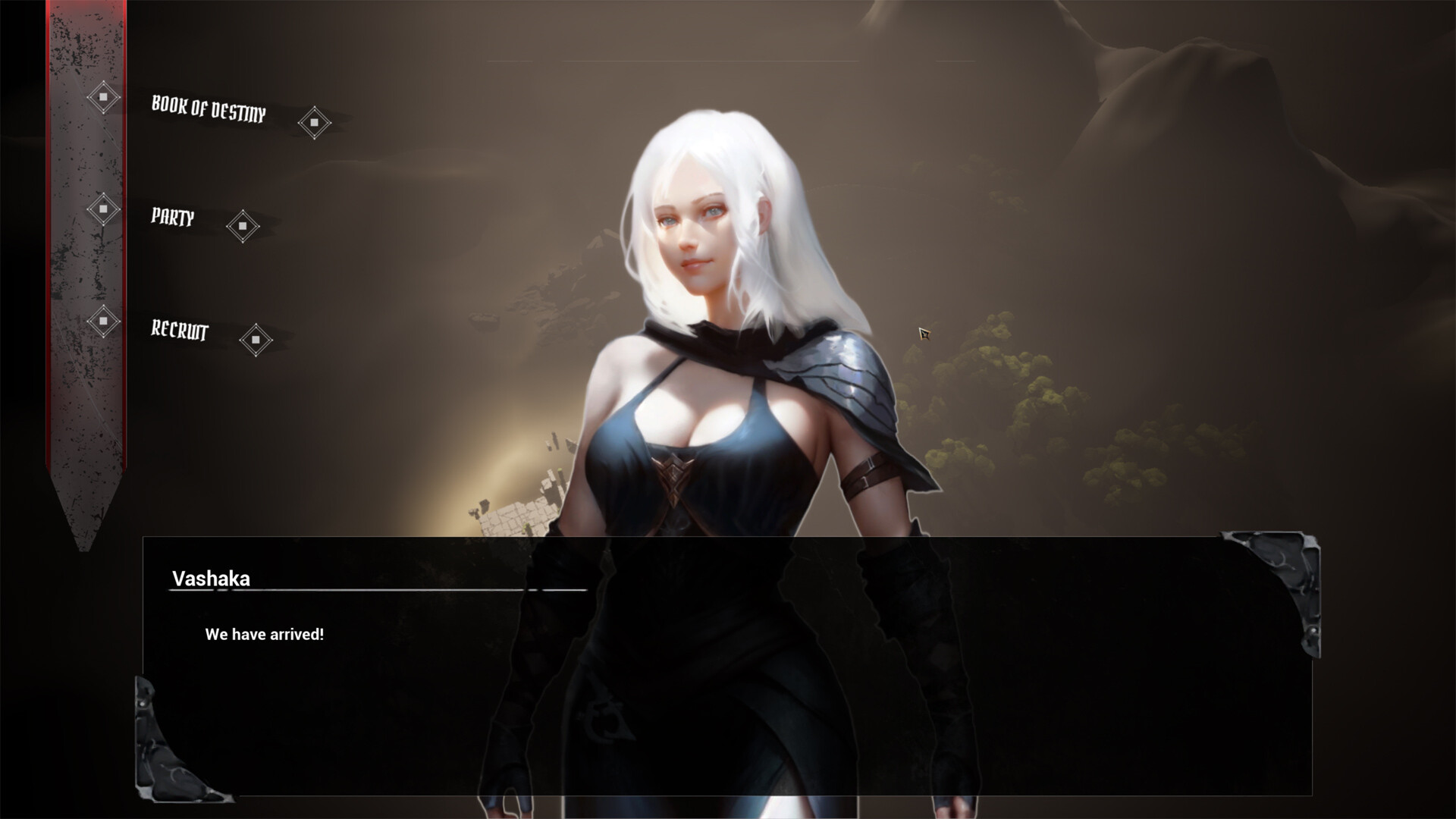Screen dimensions: 1456x819
Task: Click the top diamond marker on the red banner
Action: point(105,97)
